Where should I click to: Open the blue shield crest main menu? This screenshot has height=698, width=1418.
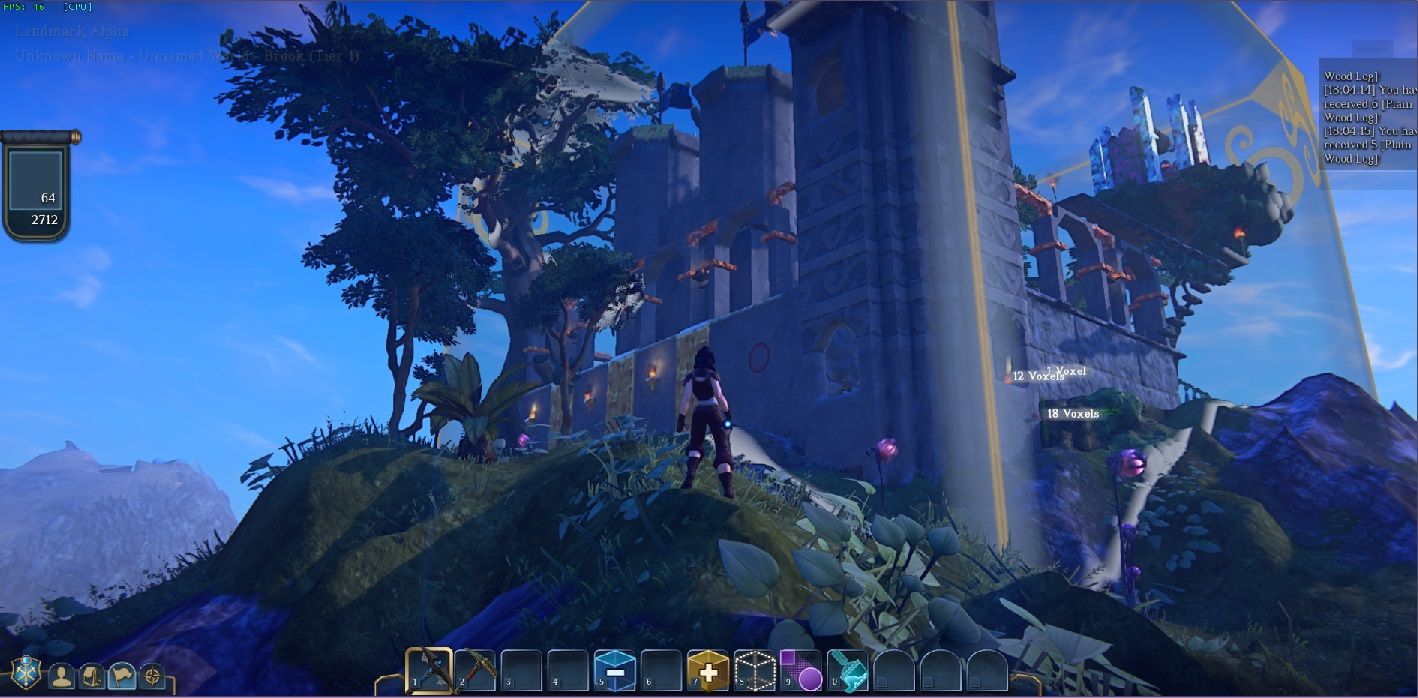[x=25, y=674]
